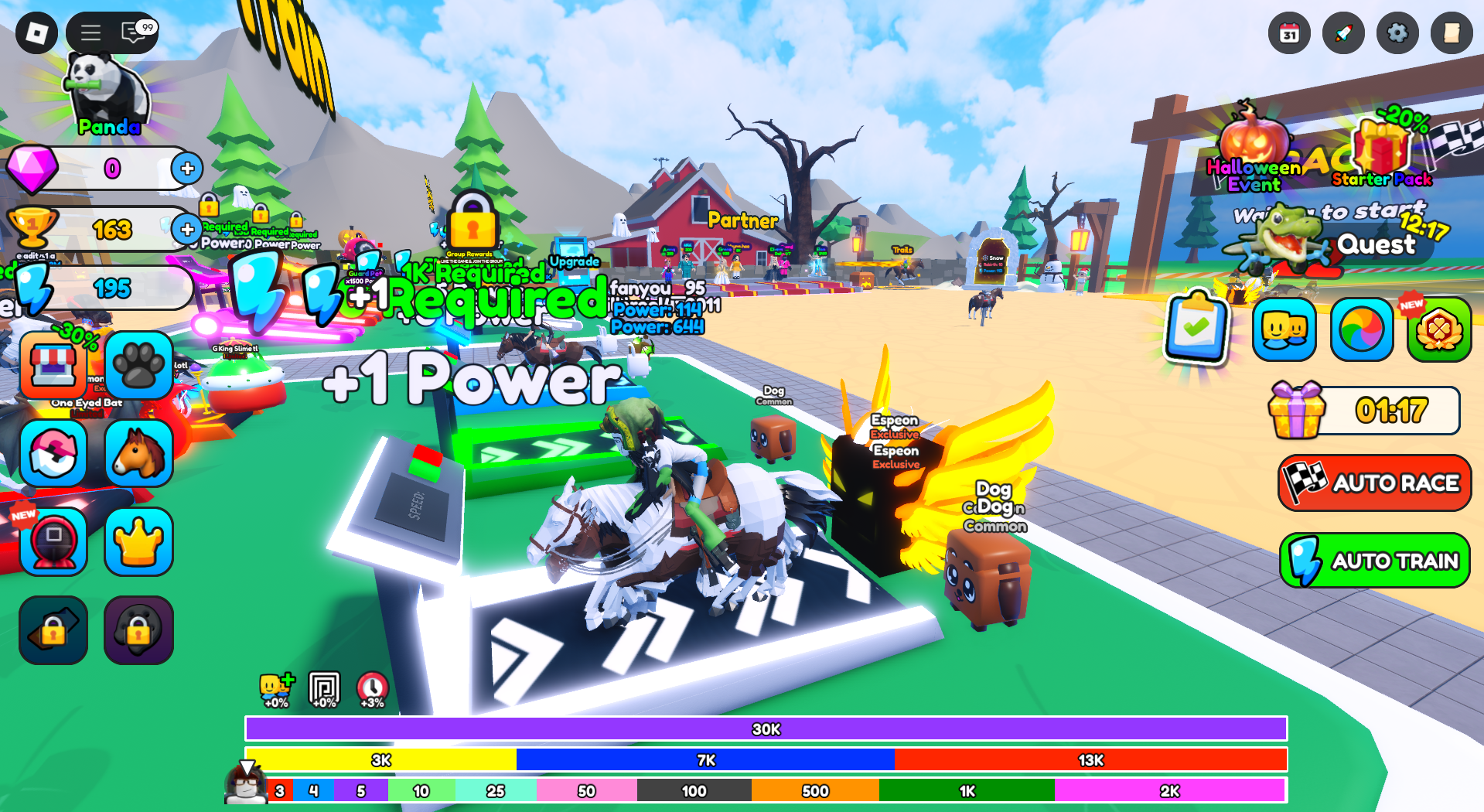Expand the gems balance with plus button
Viewport: 1484px width, 812px height.
click(x=186, y=169)
